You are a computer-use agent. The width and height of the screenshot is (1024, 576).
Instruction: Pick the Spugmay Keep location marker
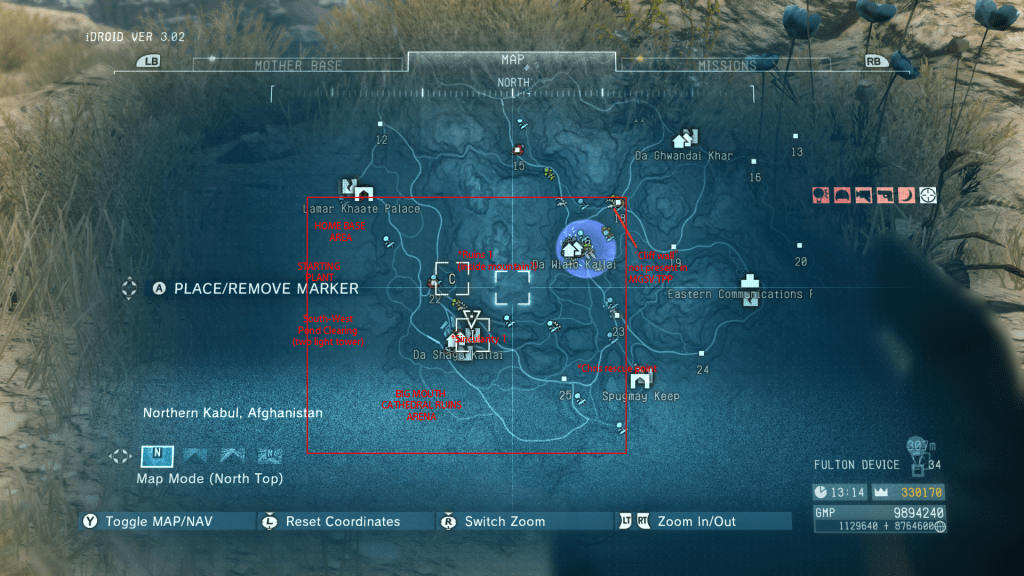coord(641,379)
